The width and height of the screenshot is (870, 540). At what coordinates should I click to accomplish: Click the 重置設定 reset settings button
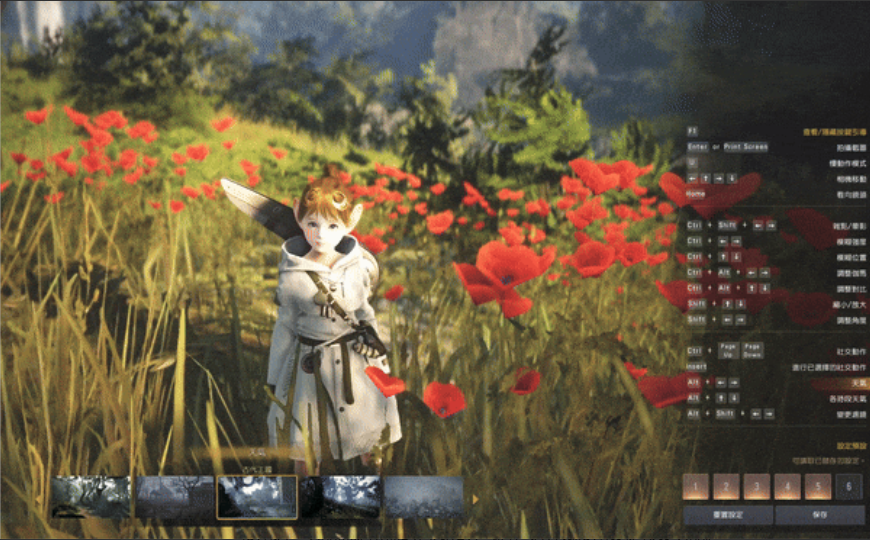(x=727, y=515)
